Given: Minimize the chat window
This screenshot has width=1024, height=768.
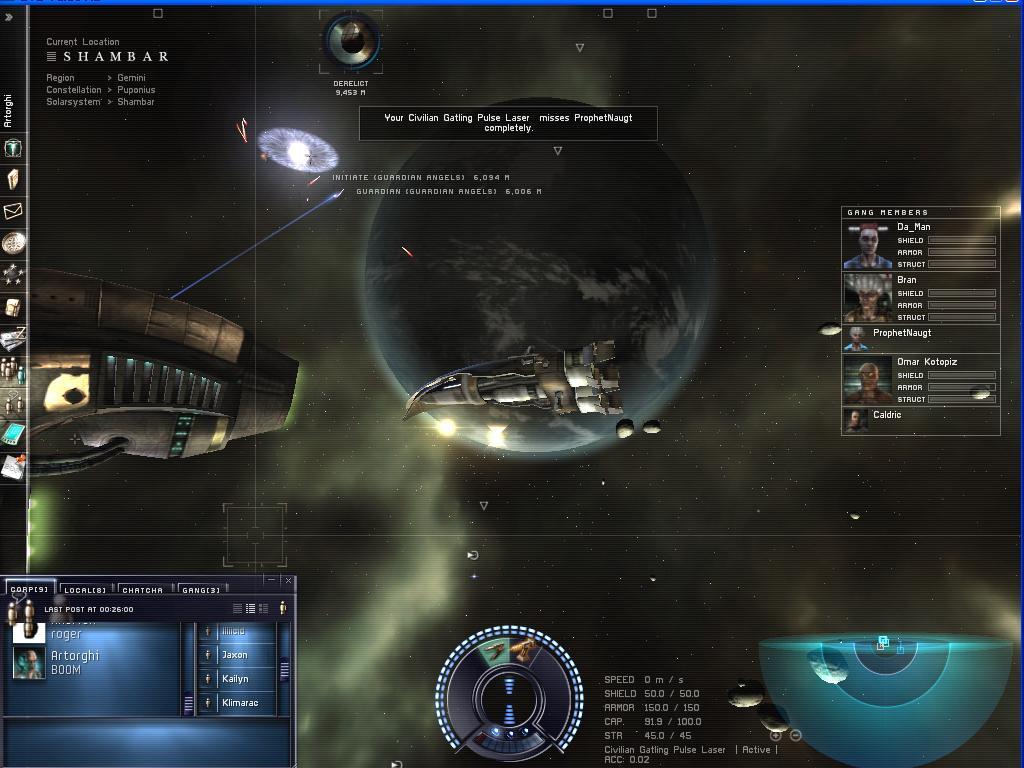Looking at the screenshot, I should tap(272, 580).
